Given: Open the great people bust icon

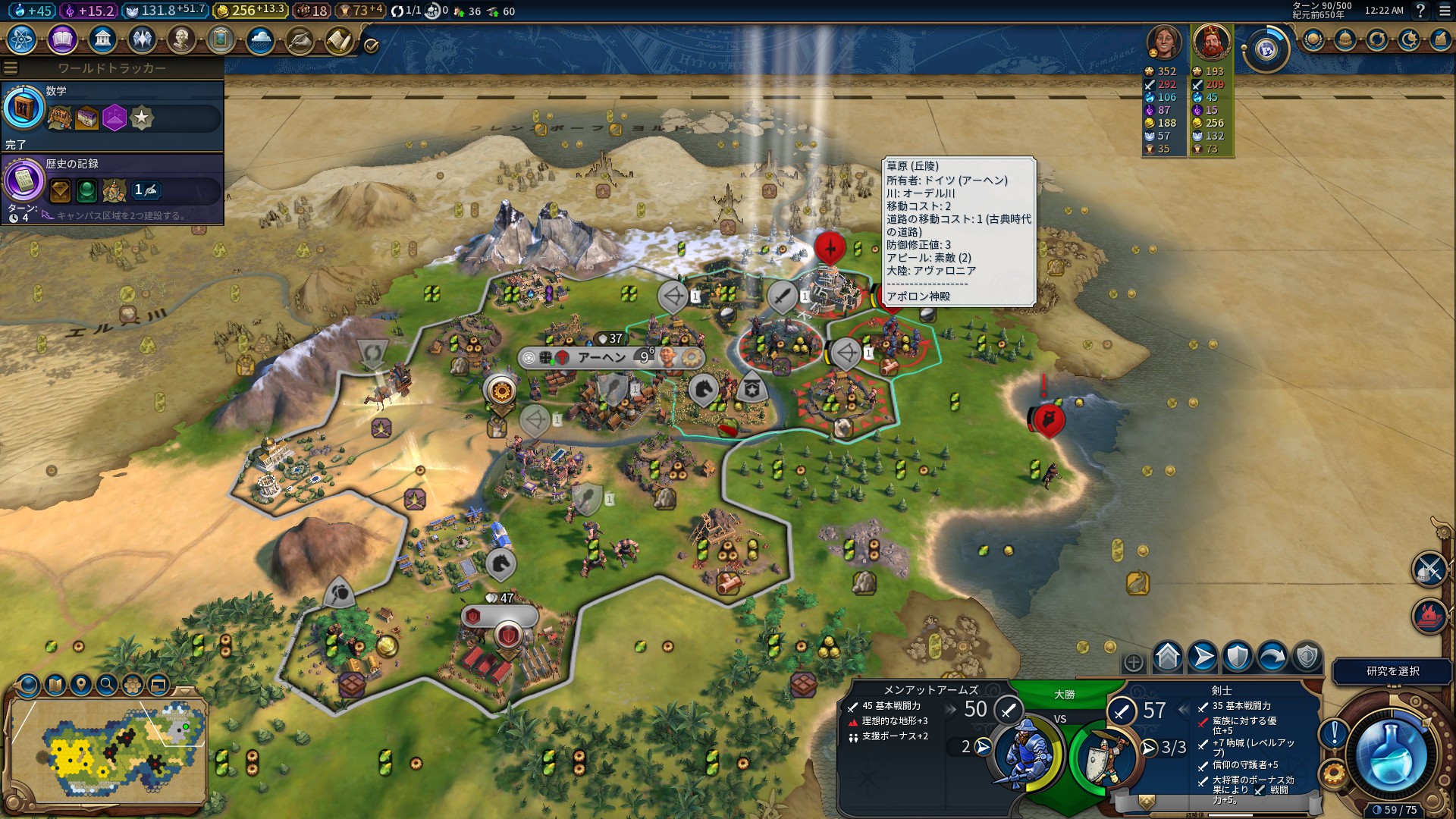Looking at the screenshot, I should [x=181, y=39].
